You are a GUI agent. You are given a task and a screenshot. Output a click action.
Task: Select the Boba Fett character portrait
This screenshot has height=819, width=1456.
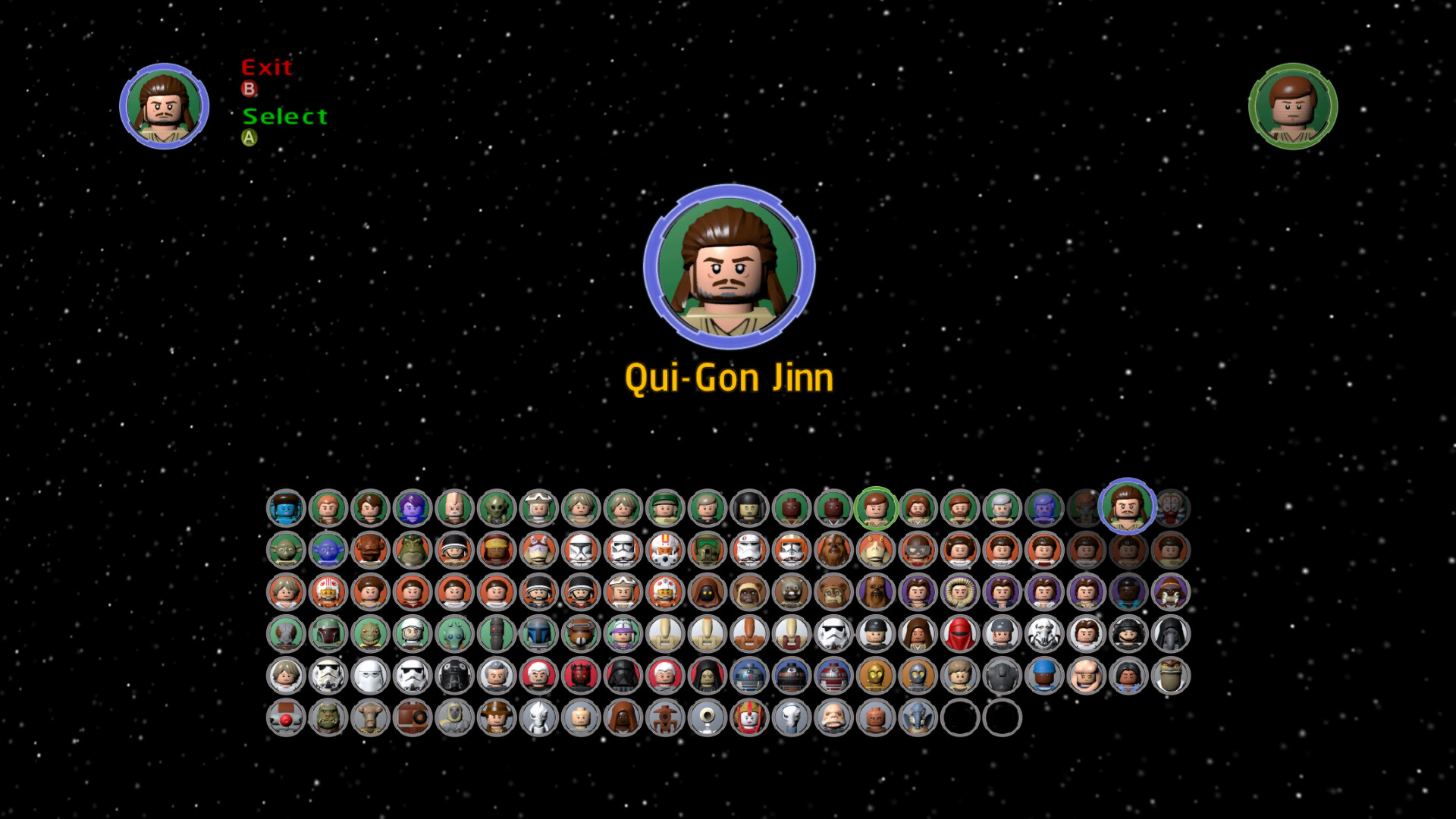coord(328,635)
